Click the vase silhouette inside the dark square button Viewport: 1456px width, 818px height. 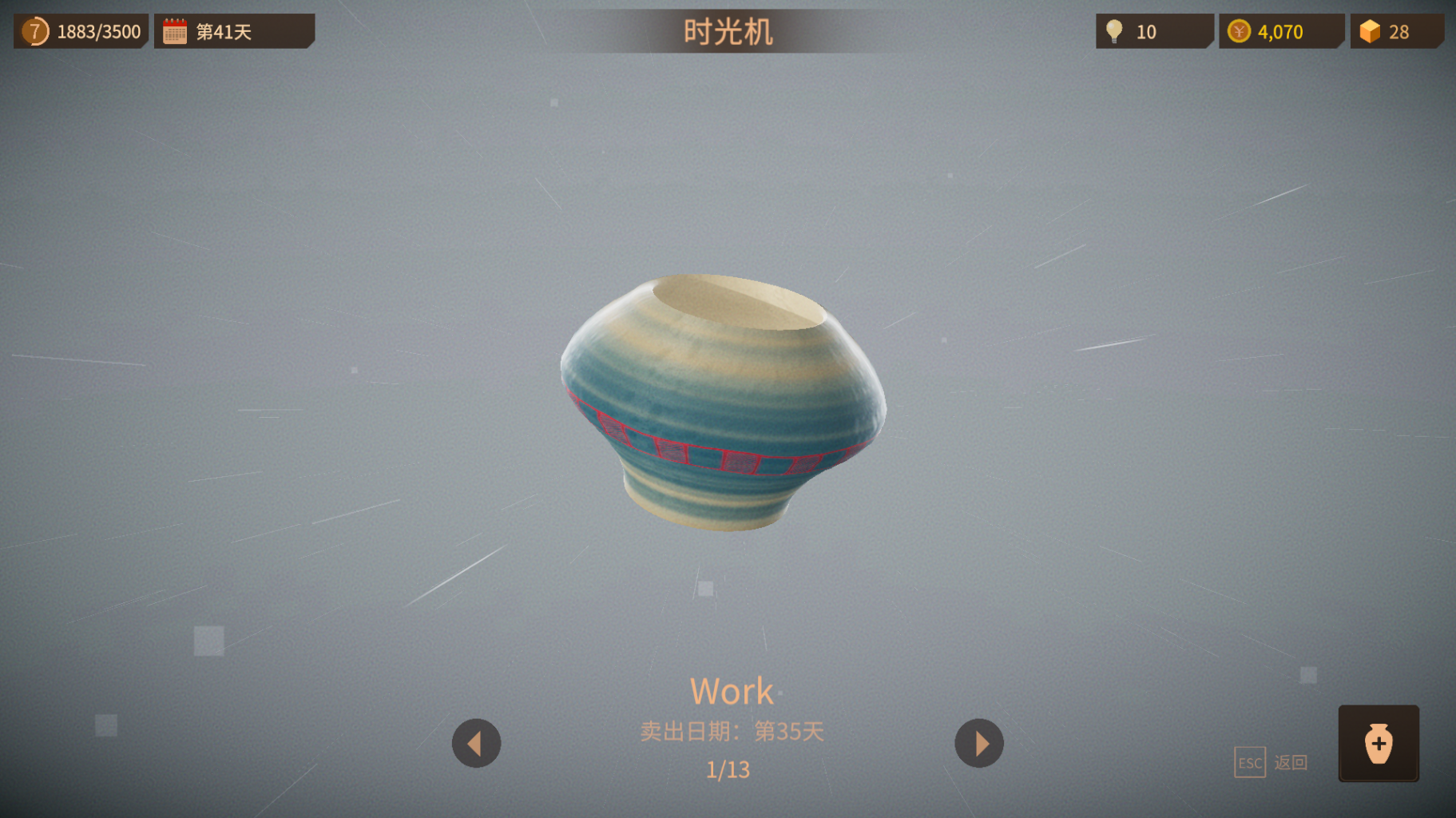(1379, 745)
